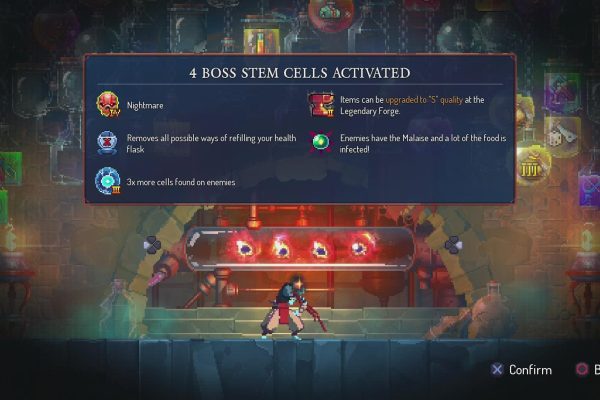Viewport: 600px width, 400px height.
Task: Click the Legendary Forge upgrade icon
Action: (x=320, y=104)
